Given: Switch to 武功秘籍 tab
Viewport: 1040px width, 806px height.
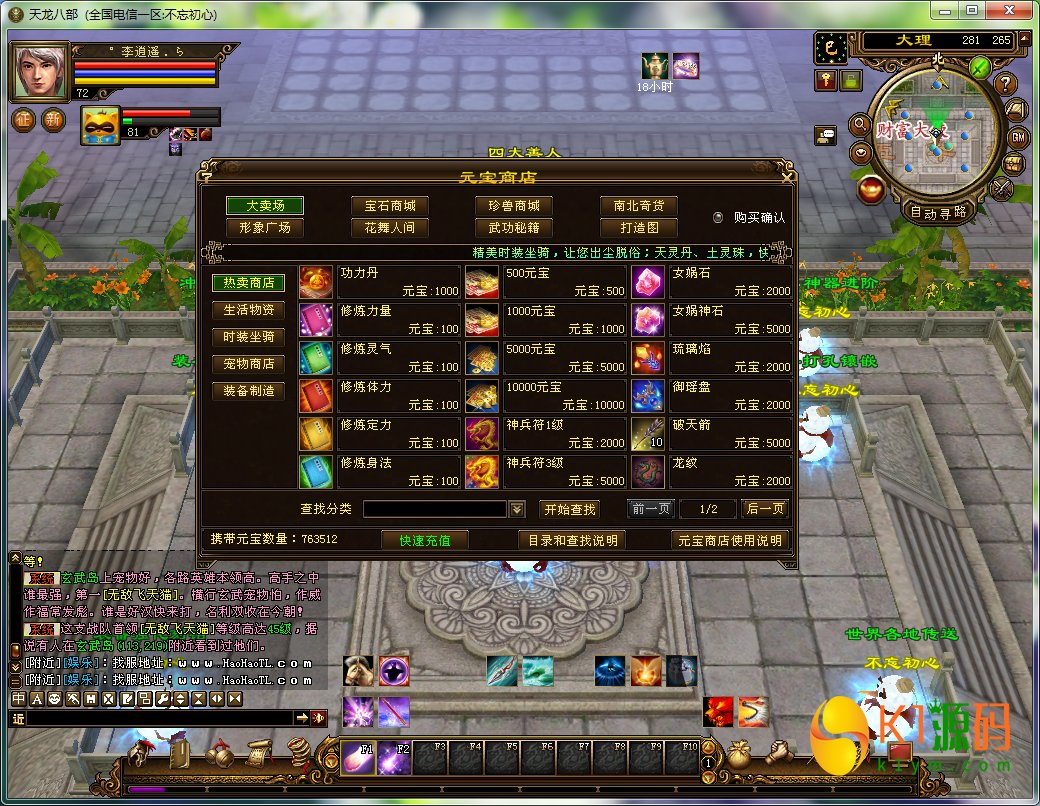Looking at the screenshot, I should click(514, 227).
